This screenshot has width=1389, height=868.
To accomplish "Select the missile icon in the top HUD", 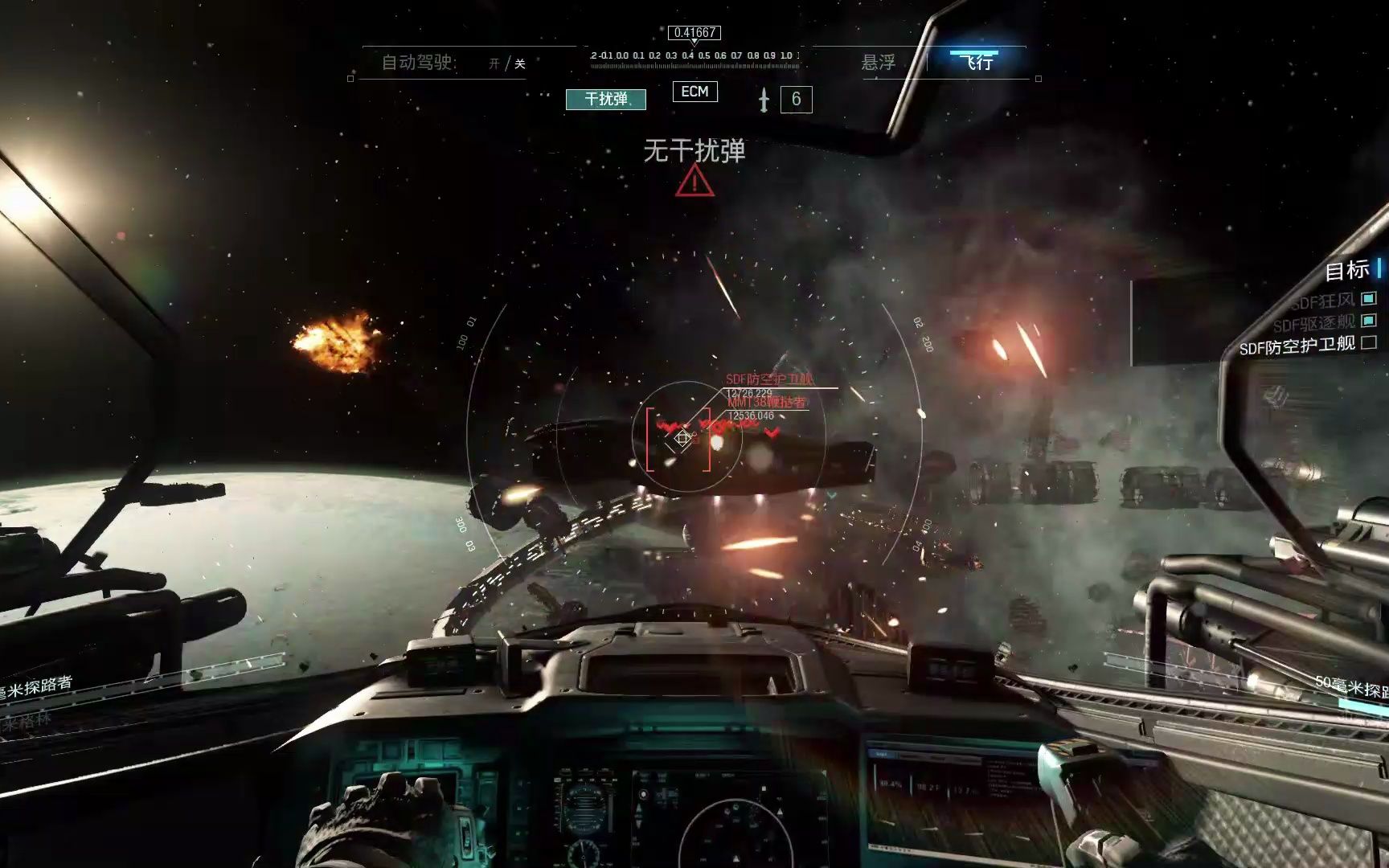I will [764, 100].
